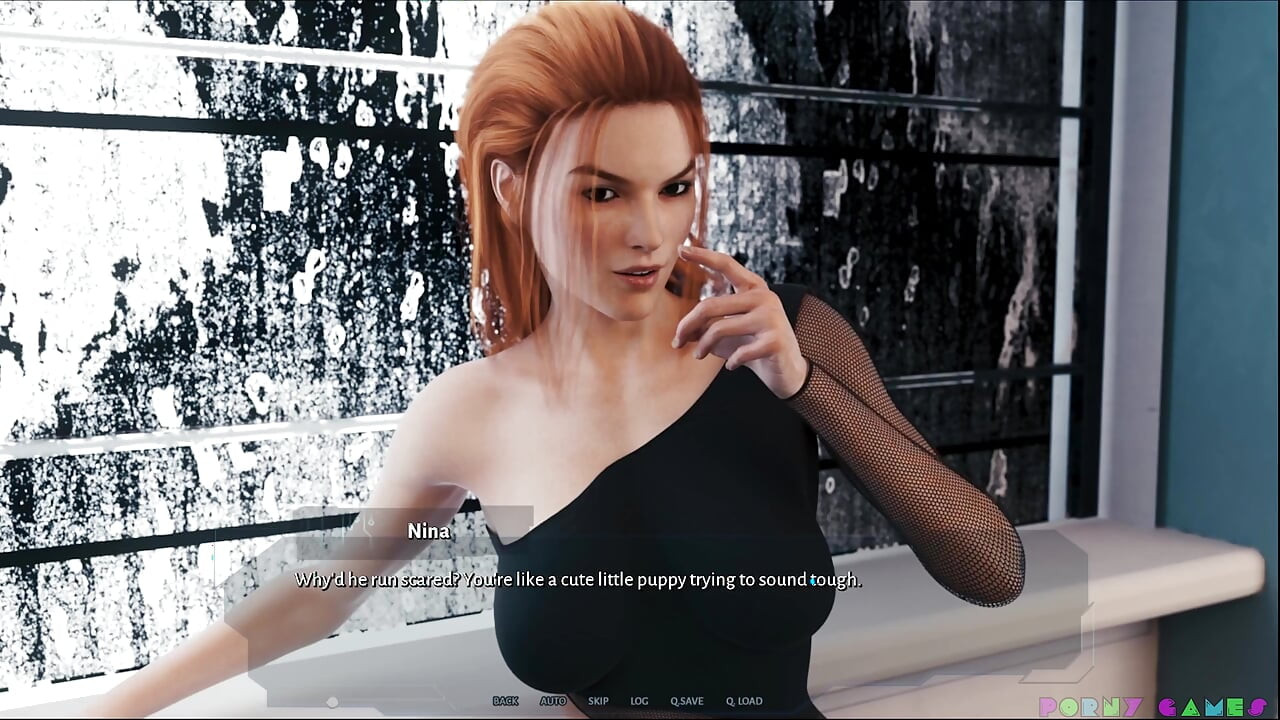Expand the message history by selecting LOG
The image size is (1280, 720).
pyautogui.click(x=639, y=701)
